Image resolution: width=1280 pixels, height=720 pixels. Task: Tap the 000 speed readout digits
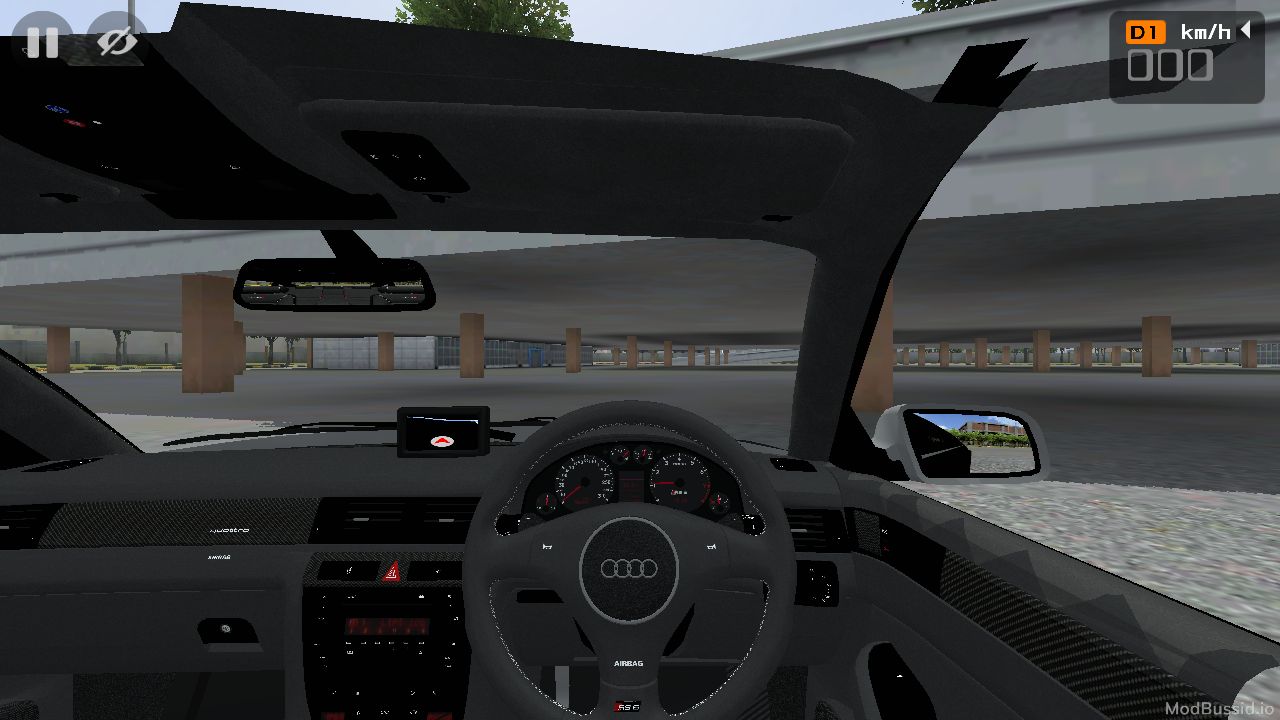pos(1170,66)
